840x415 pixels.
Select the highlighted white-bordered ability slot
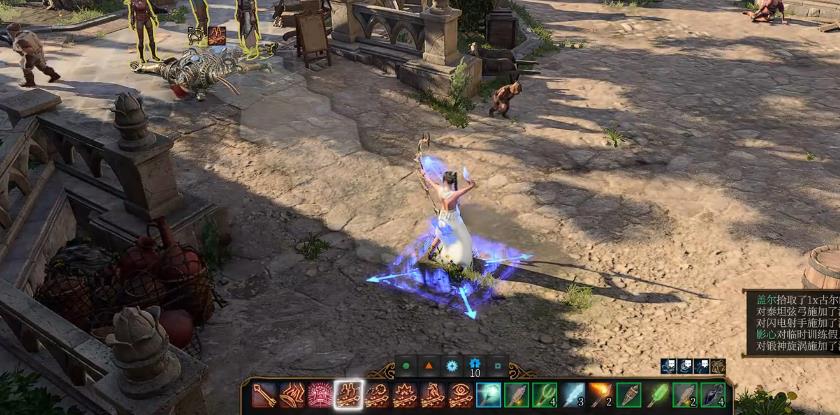[x=349, y=395]
